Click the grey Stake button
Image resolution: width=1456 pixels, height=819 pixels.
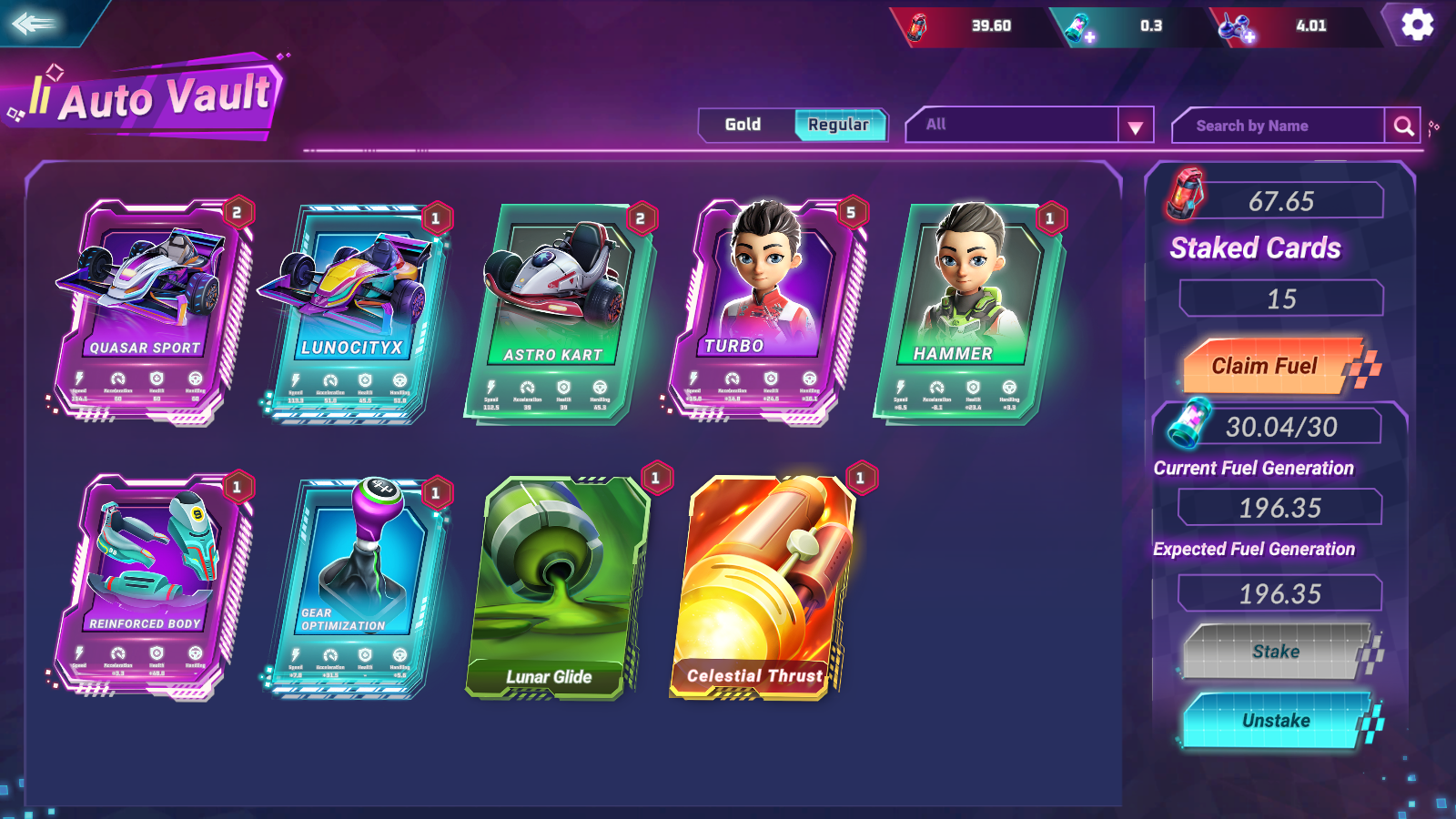pyautogui.click(x=1275, y=652)
